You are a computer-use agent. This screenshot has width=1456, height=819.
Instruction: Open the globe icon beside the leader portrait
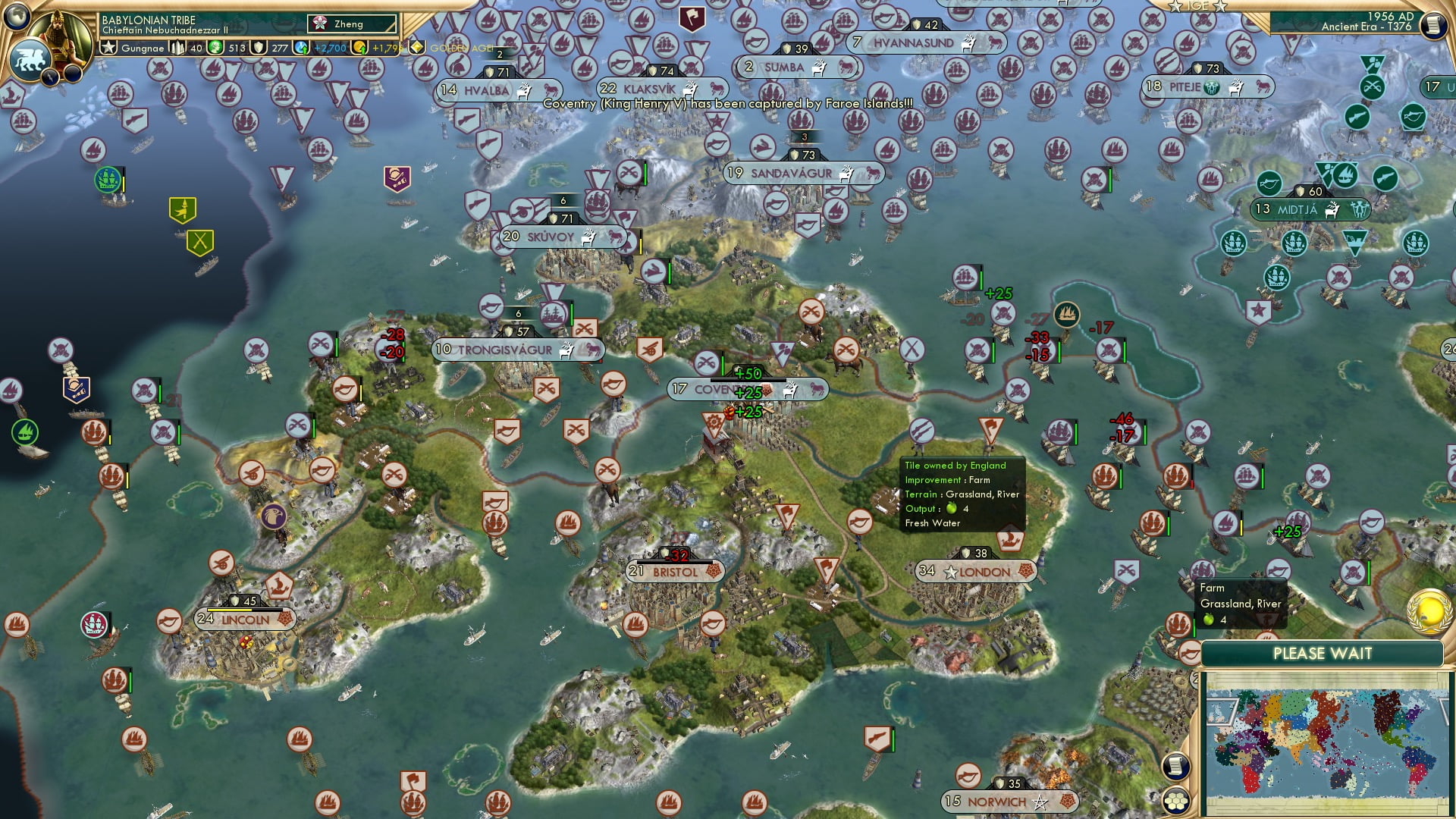coord(17,15)
